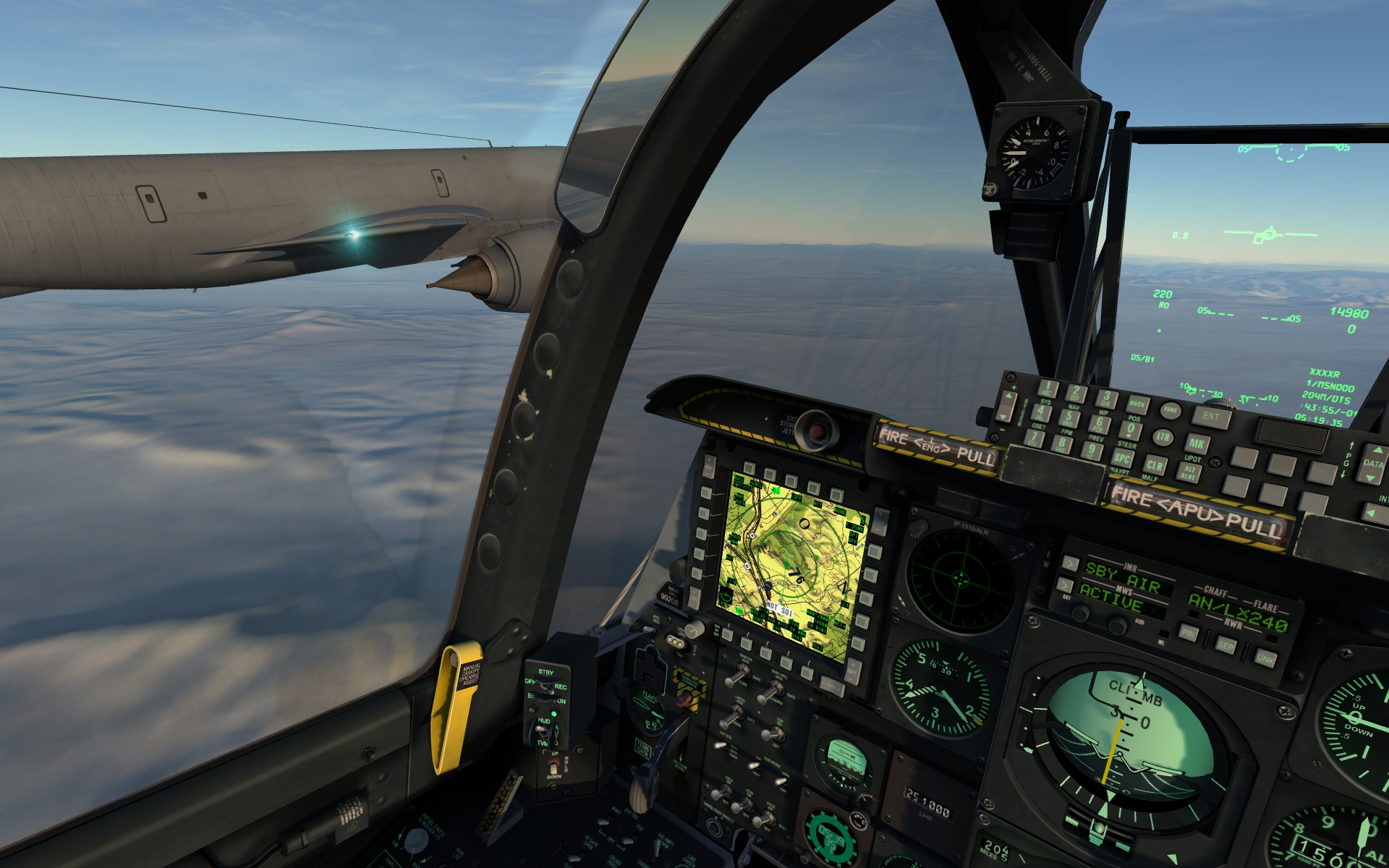The width and height of the screenshot is (1389, 868).
Task: Pull the FIRE ENG handle
Action: coord(935,447)
